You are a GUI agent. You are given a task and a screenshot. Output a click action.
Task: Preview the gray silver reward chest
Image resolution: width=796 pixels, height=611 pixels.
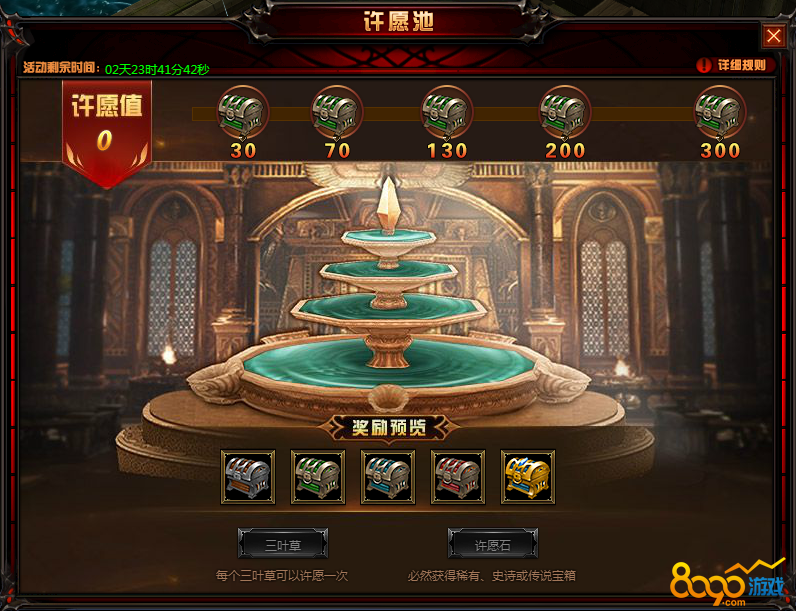[248, 477]
